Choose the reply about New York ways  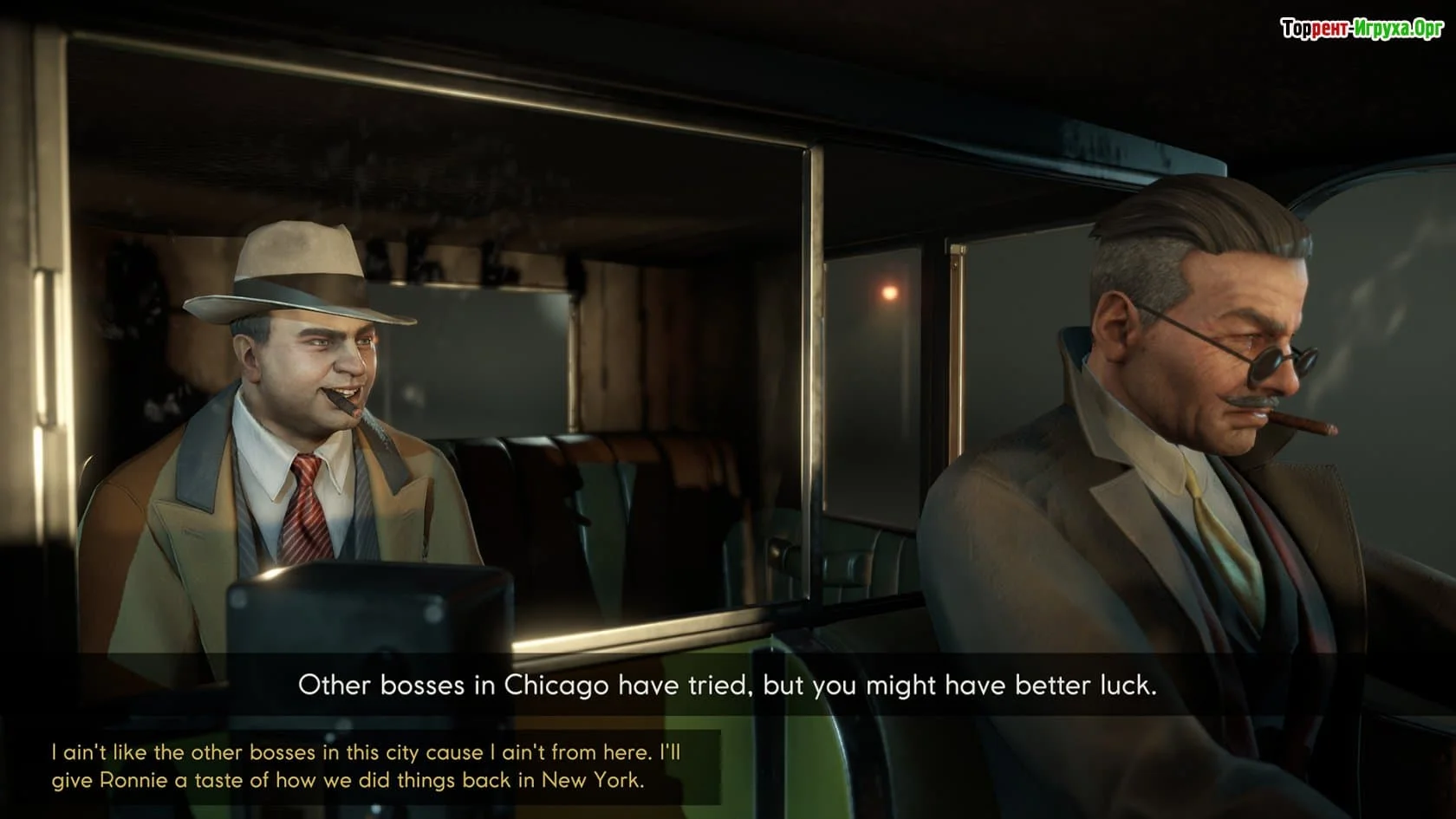point(364,766)
